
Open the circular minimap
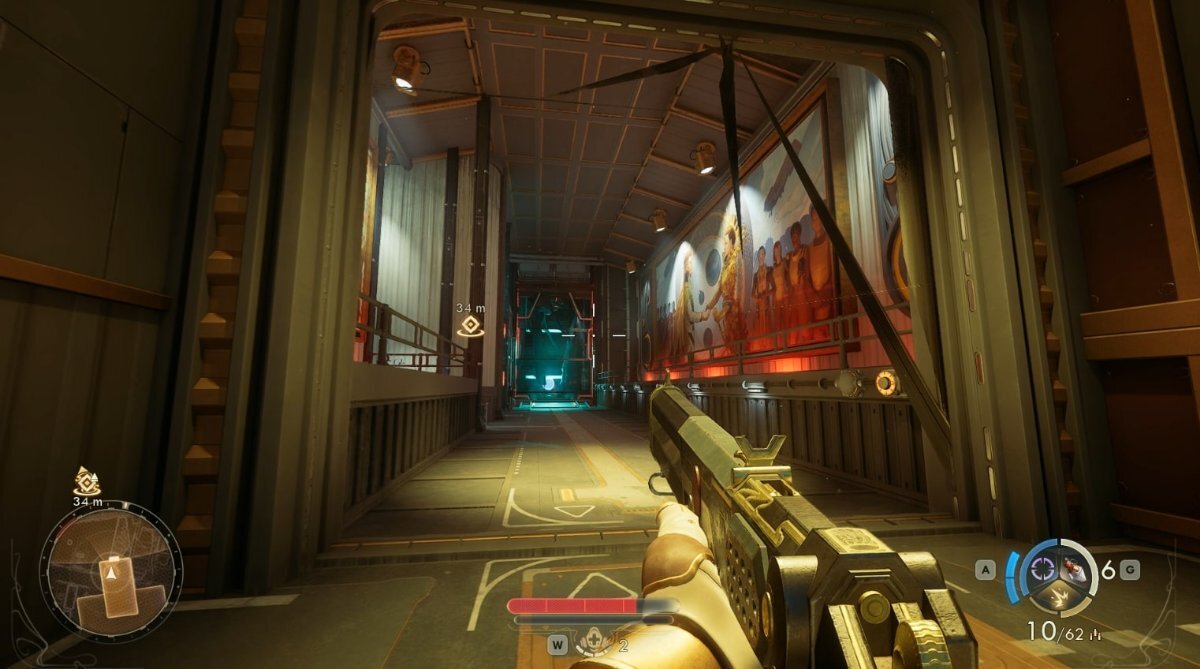point(110,571)
